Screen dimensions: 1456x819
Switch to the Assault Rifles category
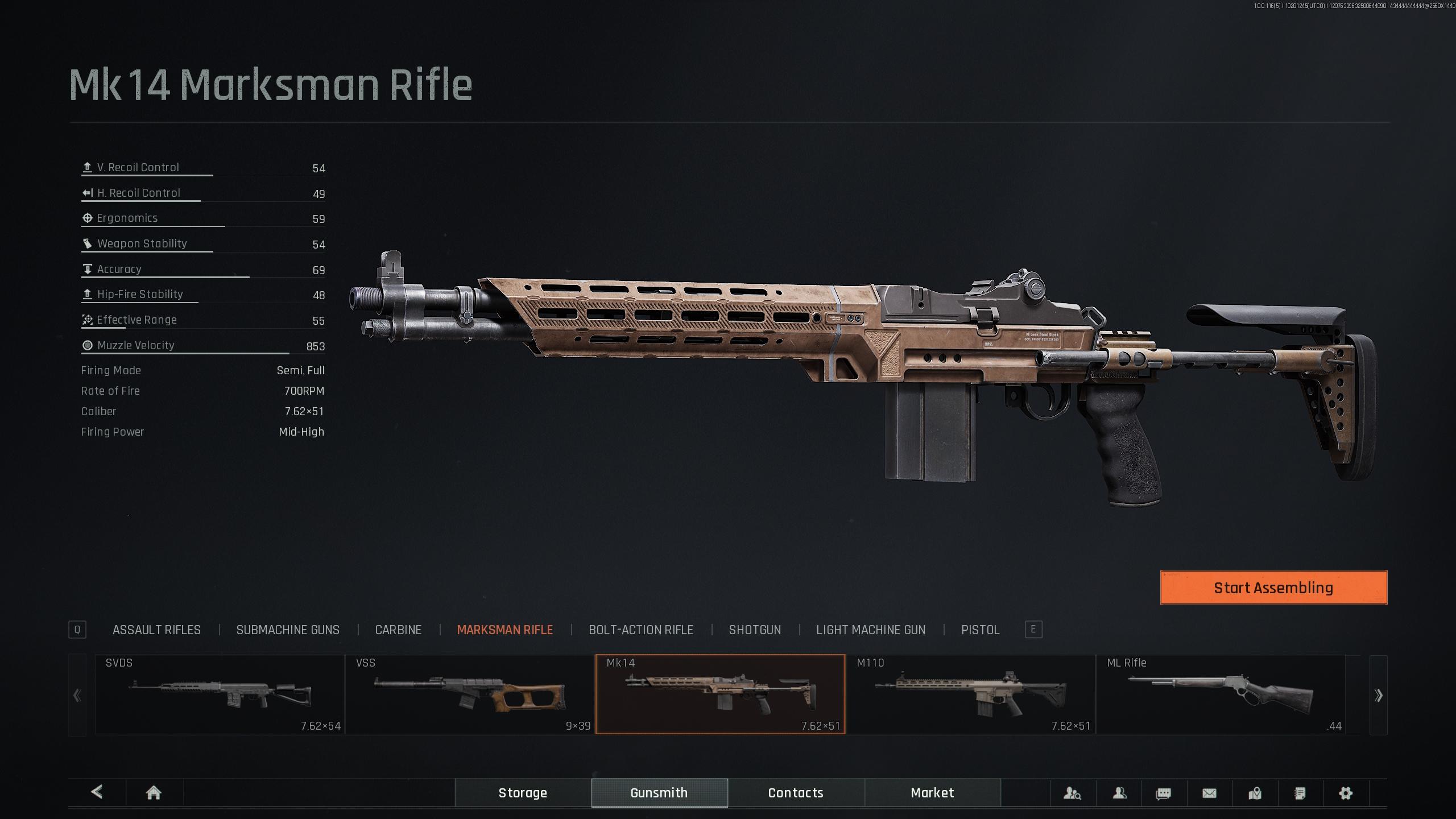[x=156, y=630]
